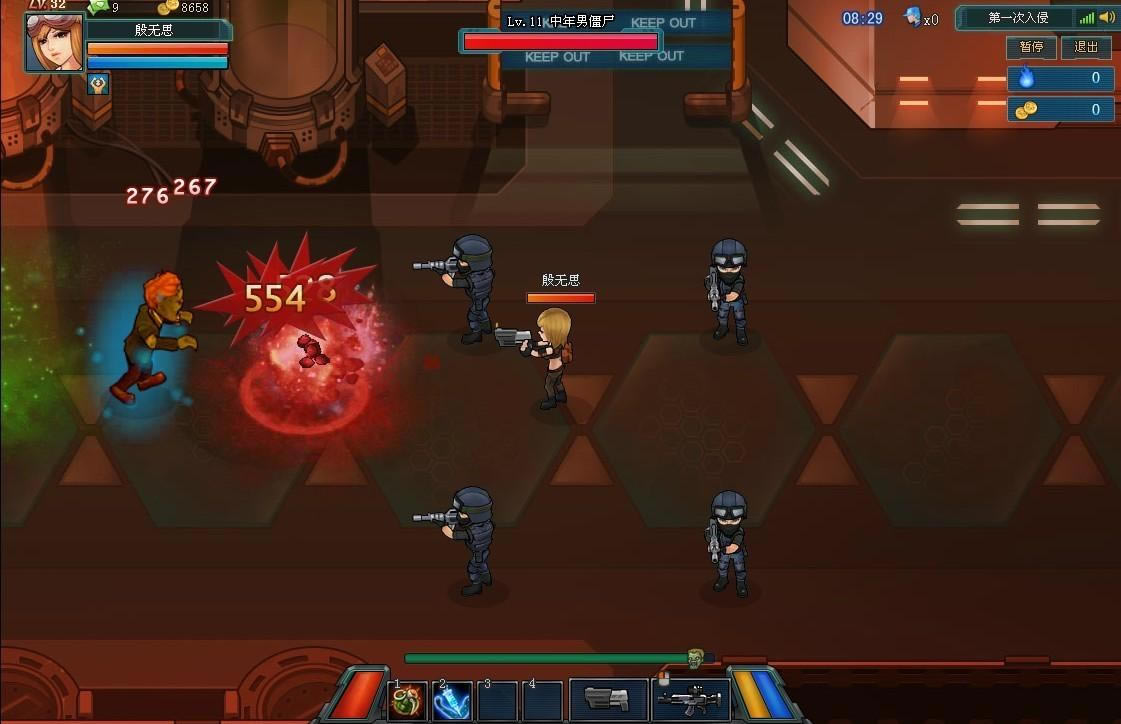Click the green network signal bars icon
The image size is (1121, 724).
tap(1085, 18)
